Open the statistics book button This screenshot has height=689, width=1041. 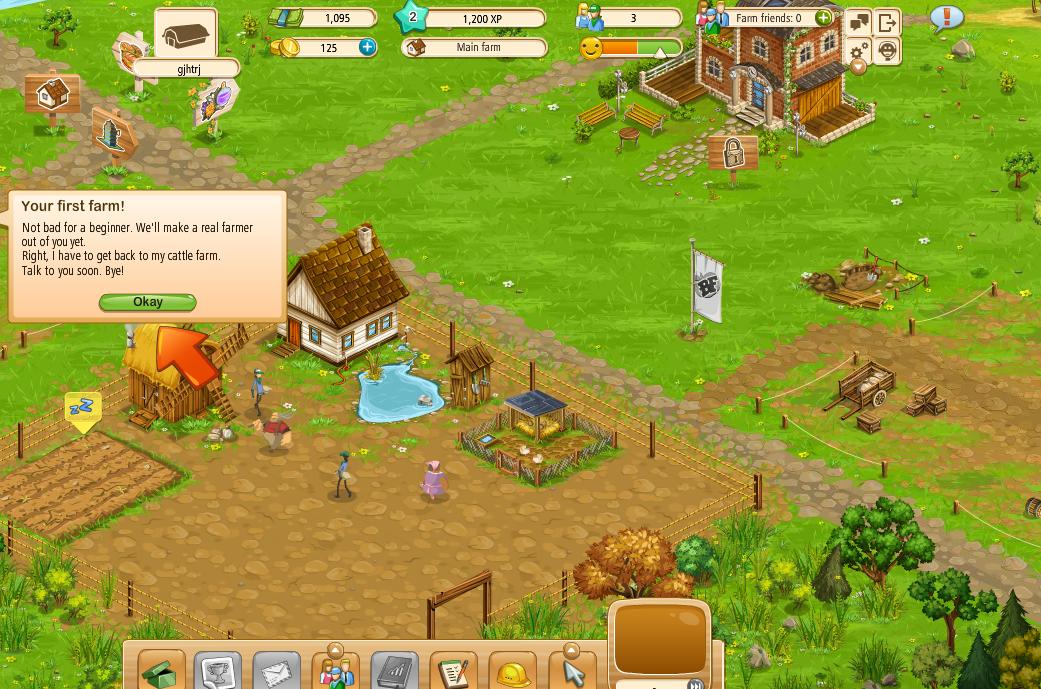coord(394,671)
